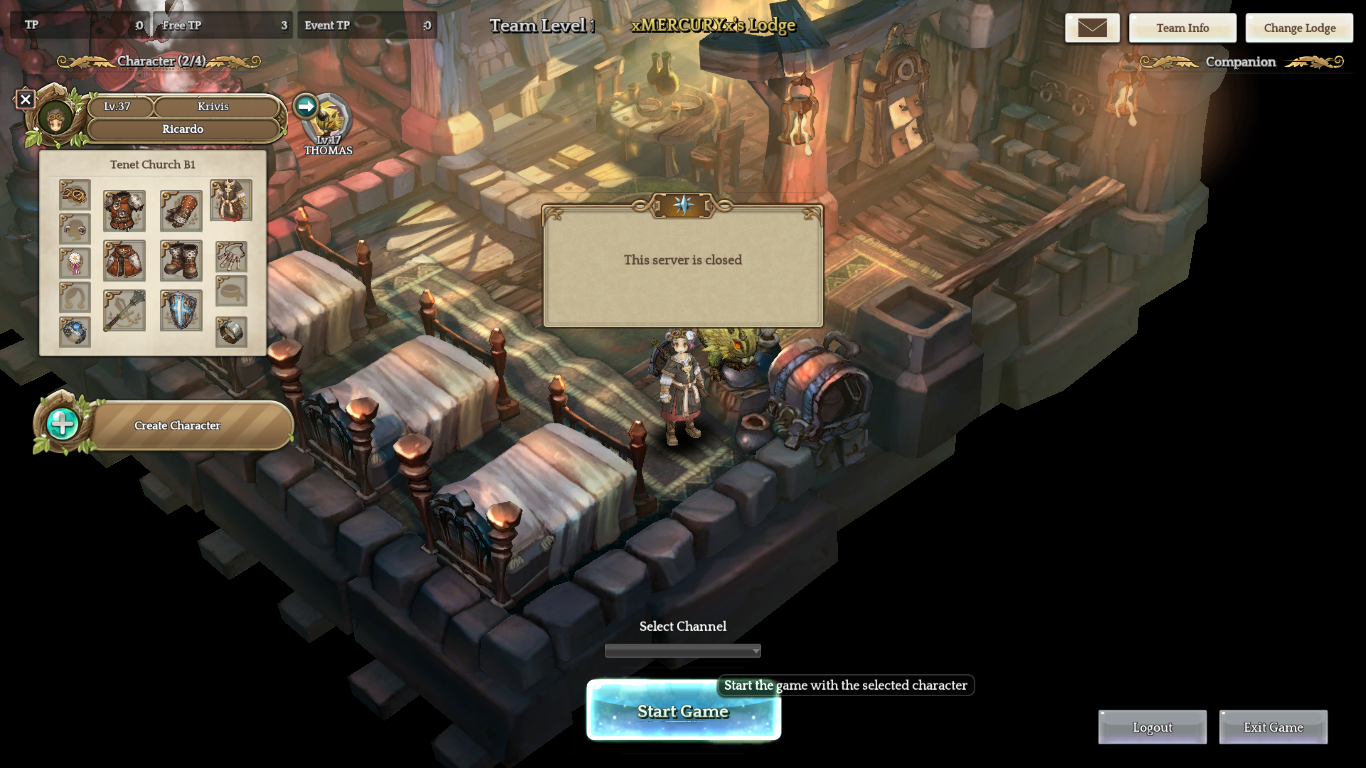Inspect the studded leather gloves slot
The image size is (1366, 768).
click(181, 211)
